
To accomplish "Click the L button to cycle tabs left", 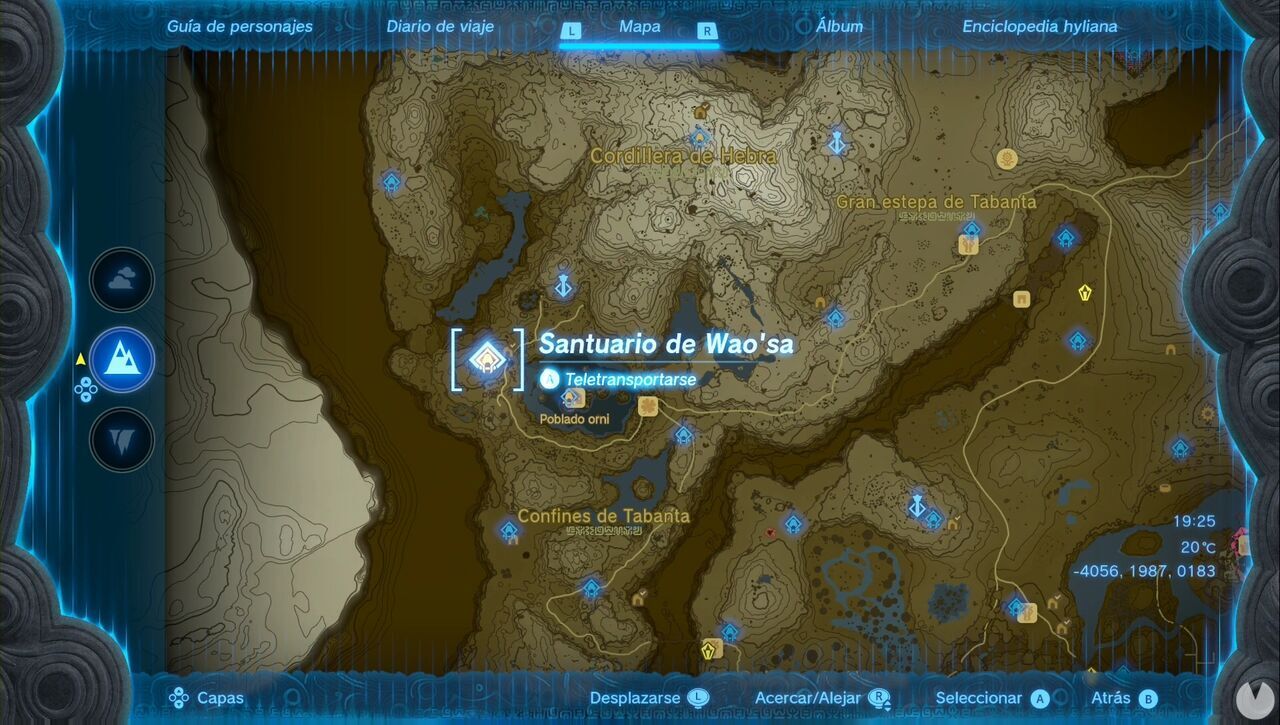I will [573, 31].
